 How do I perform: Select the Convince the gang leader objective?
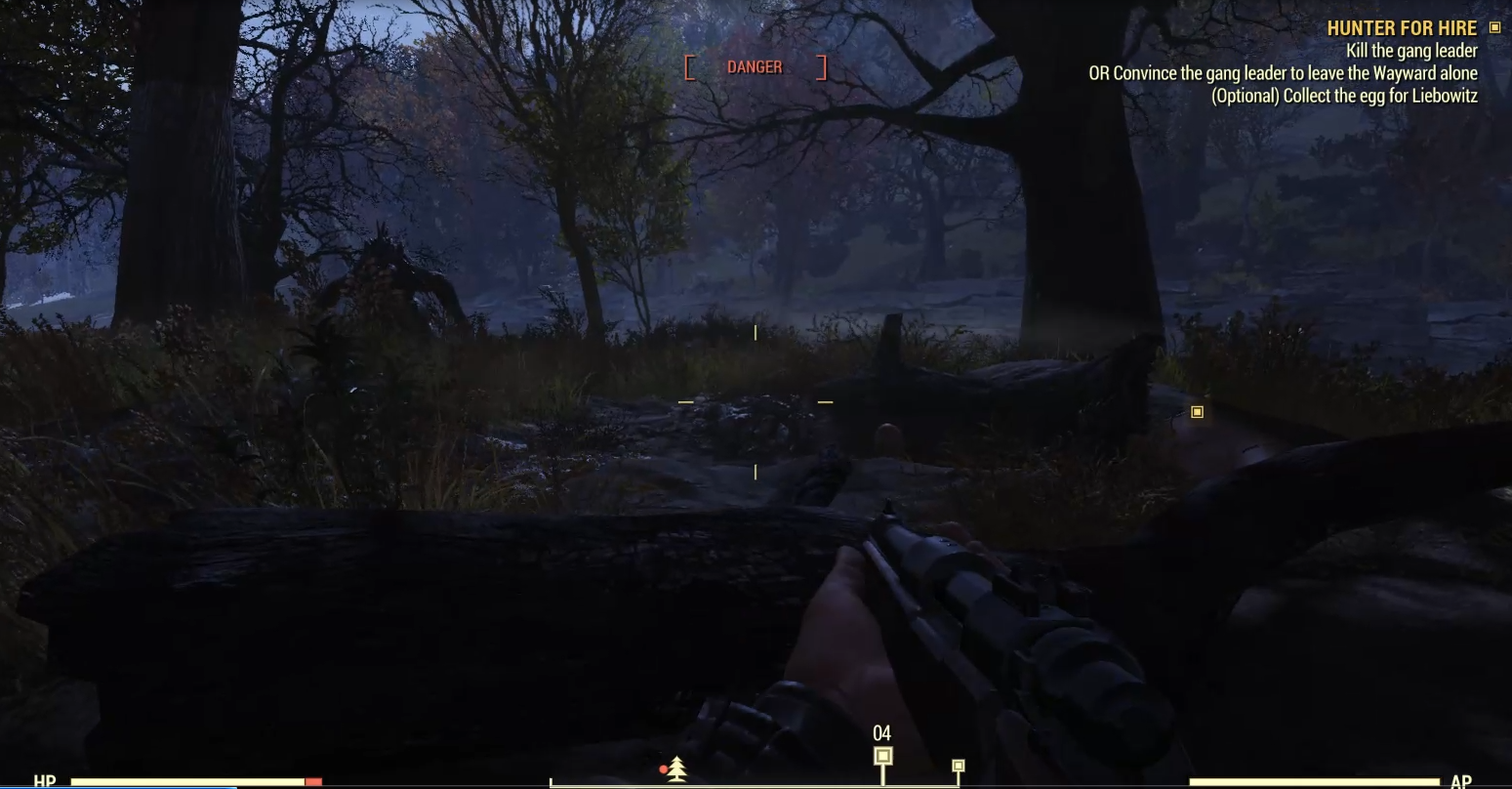[x=1283, y=73]
